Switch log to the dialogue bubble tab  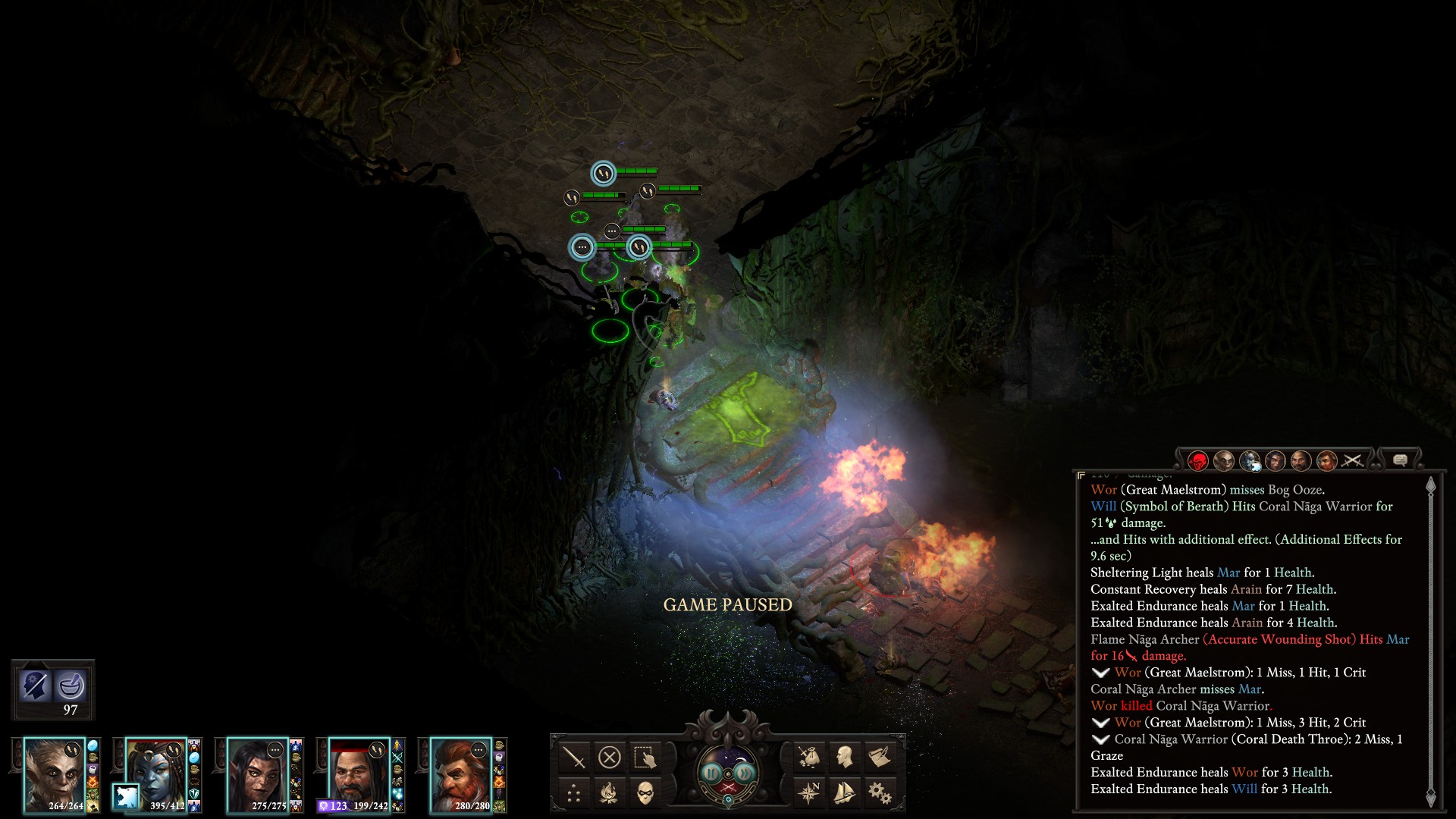1401,460
